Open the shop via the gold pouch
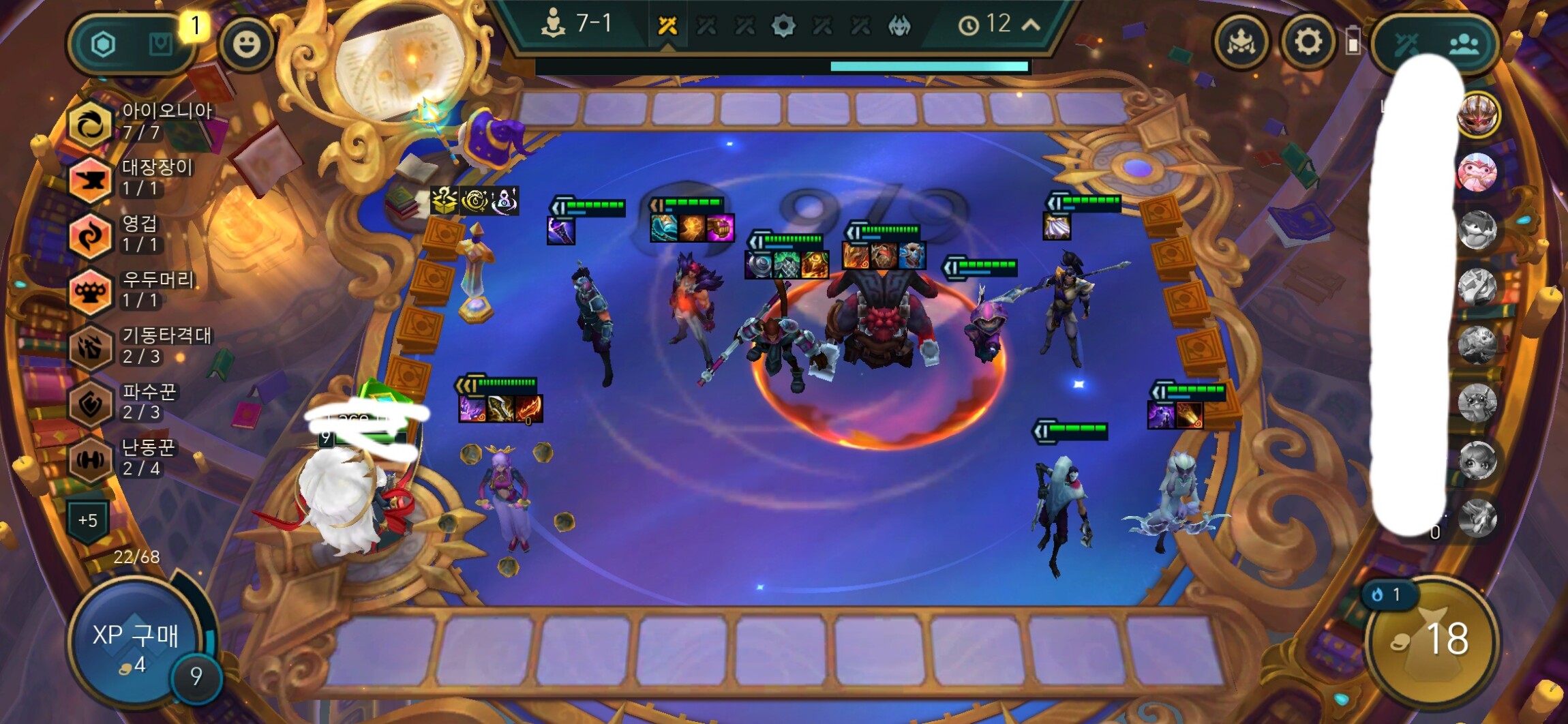This screenshot has width=1568, height=724. 1432,641
